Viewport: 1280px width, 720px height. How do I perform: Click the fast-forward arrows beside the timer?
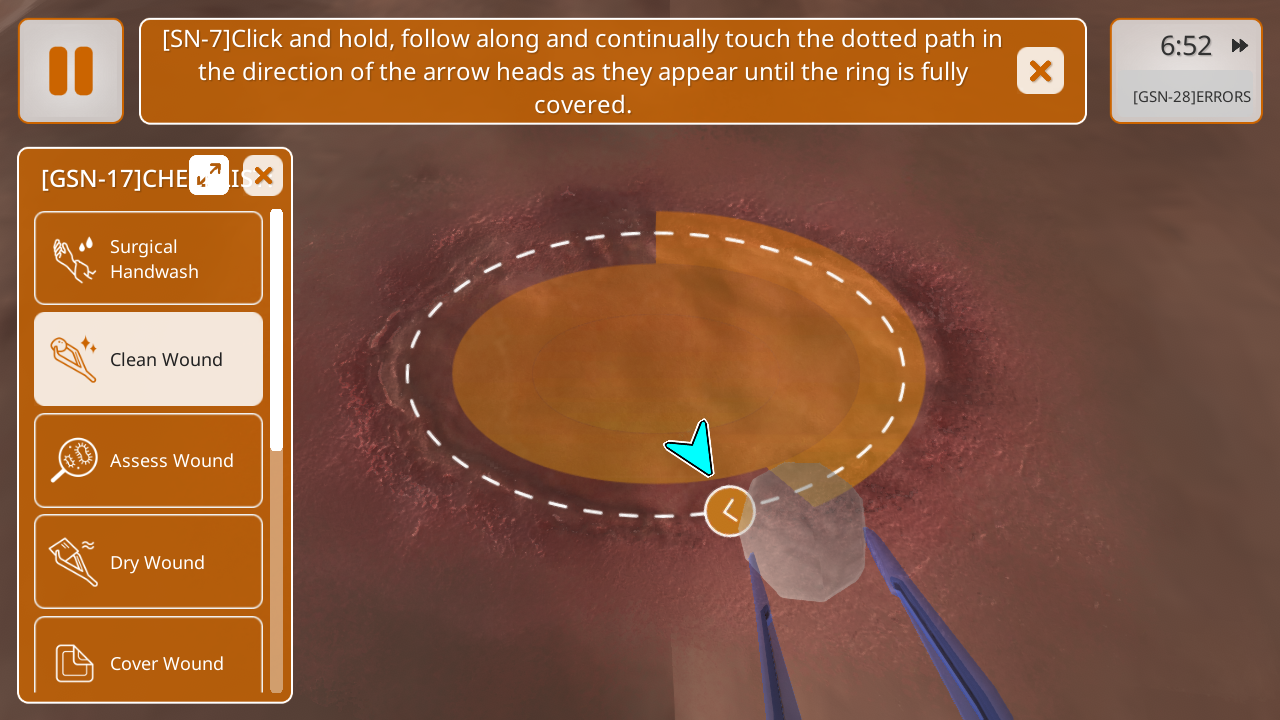pos(1240,45)
